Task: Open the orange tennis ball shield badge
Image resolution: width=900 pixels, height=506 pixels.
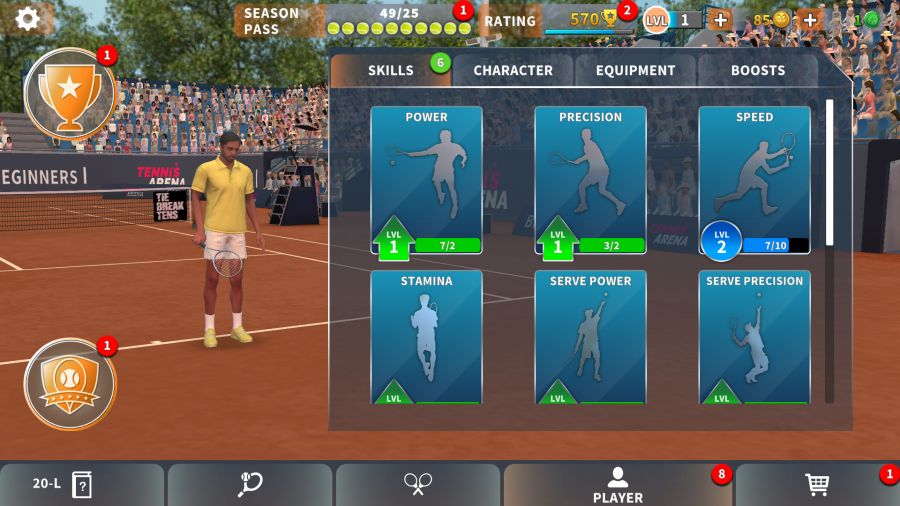Action: click(69, 384)
